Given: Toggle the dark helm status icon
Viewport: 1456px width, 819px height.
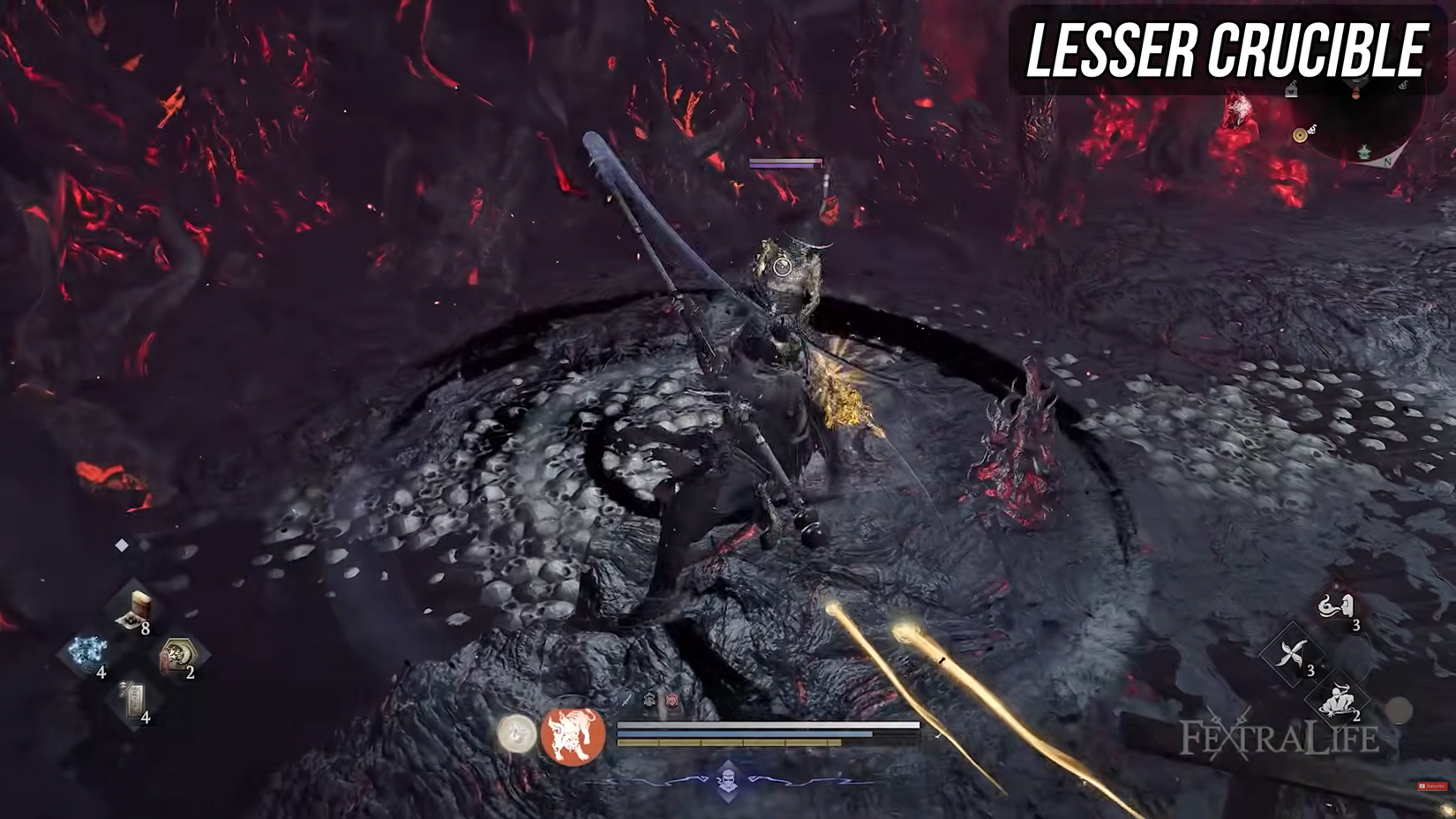Looking at the screenshot, I should click(649, 700).
